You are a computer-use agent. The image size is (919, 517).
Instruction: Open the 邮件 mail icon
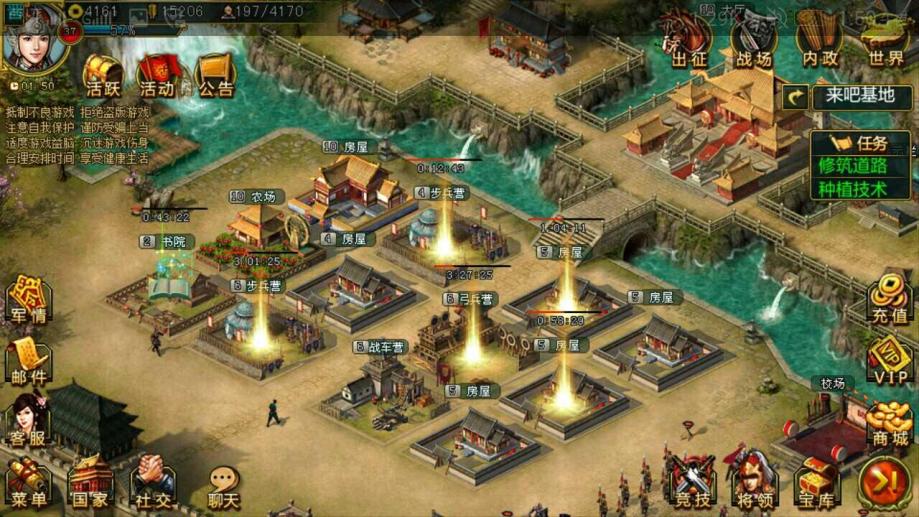(x=27, y=360)
